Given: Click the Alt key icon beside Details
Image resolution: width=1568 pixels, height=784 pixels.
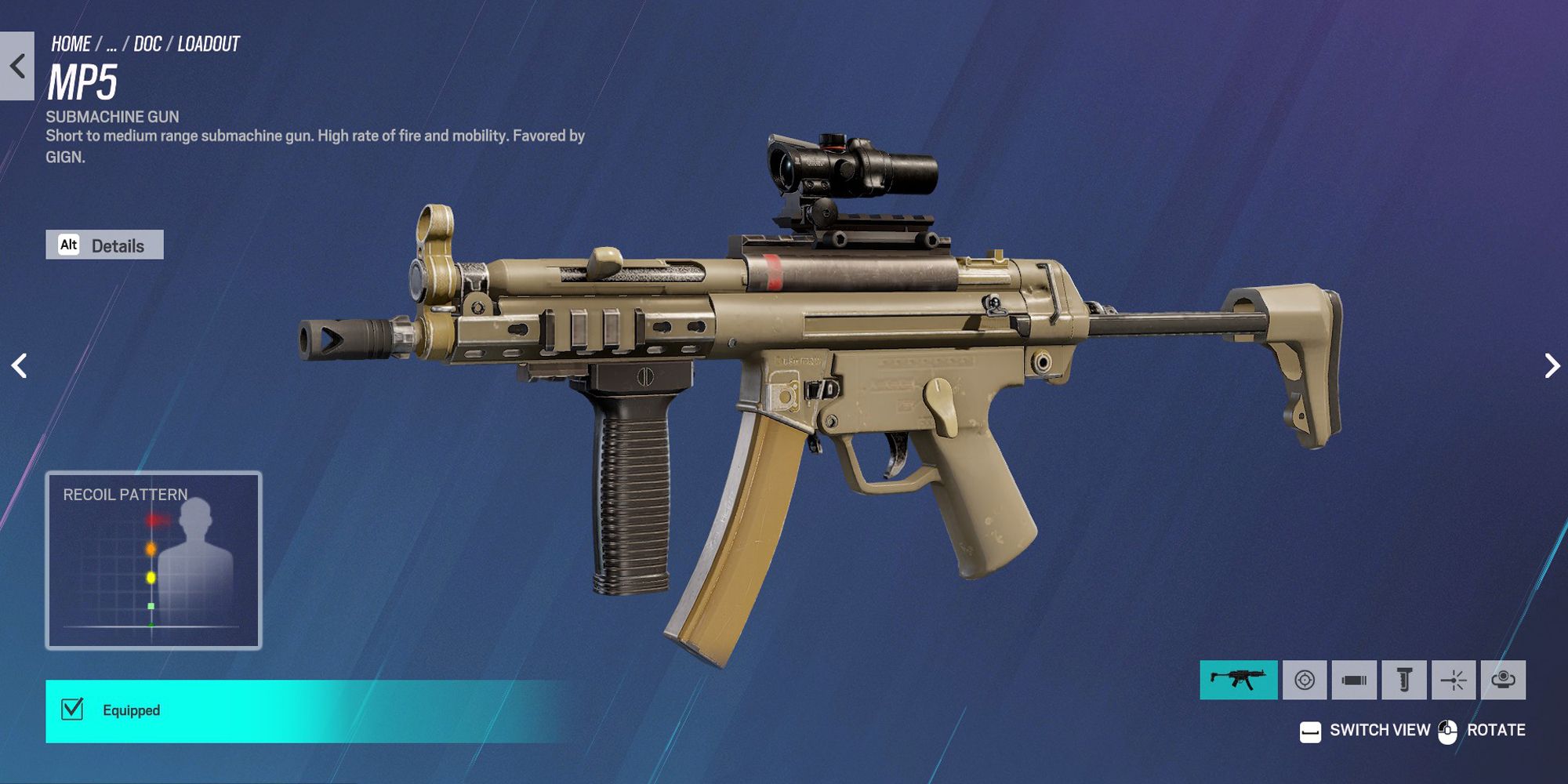Looking at the screenshot, I should 70,245.
